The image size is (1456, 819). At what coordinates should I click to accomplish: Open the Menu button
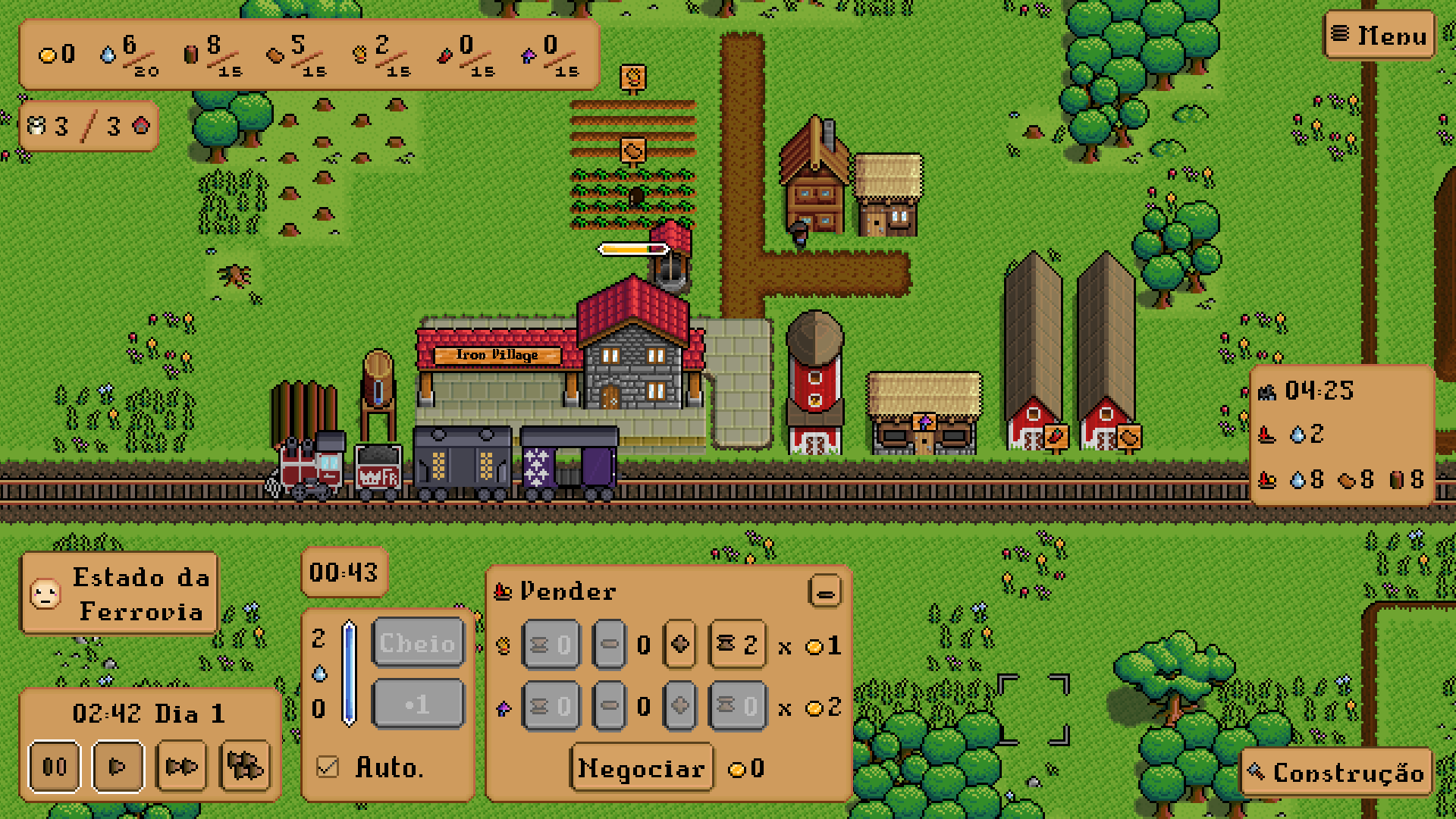click(1379, 36)
